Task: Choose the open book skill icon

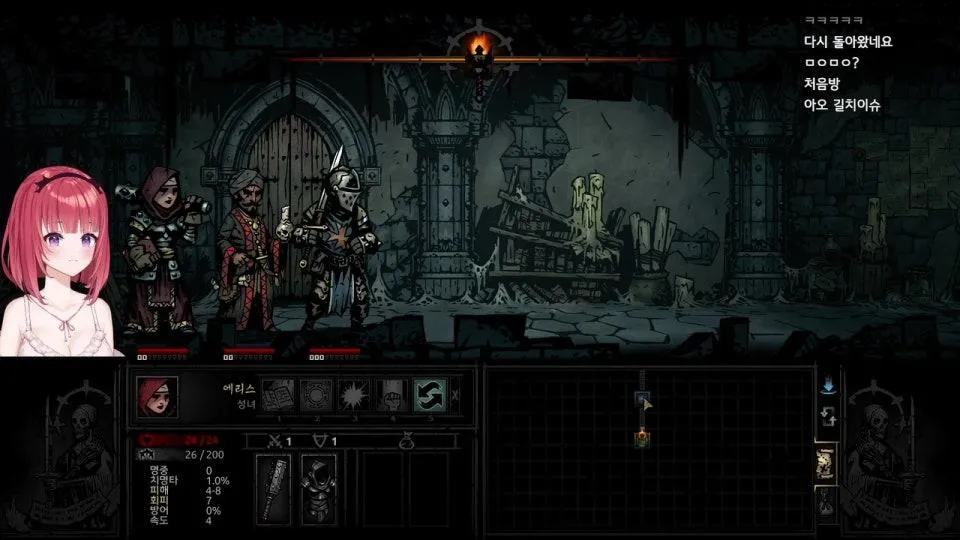Action: tap(279, 394)
